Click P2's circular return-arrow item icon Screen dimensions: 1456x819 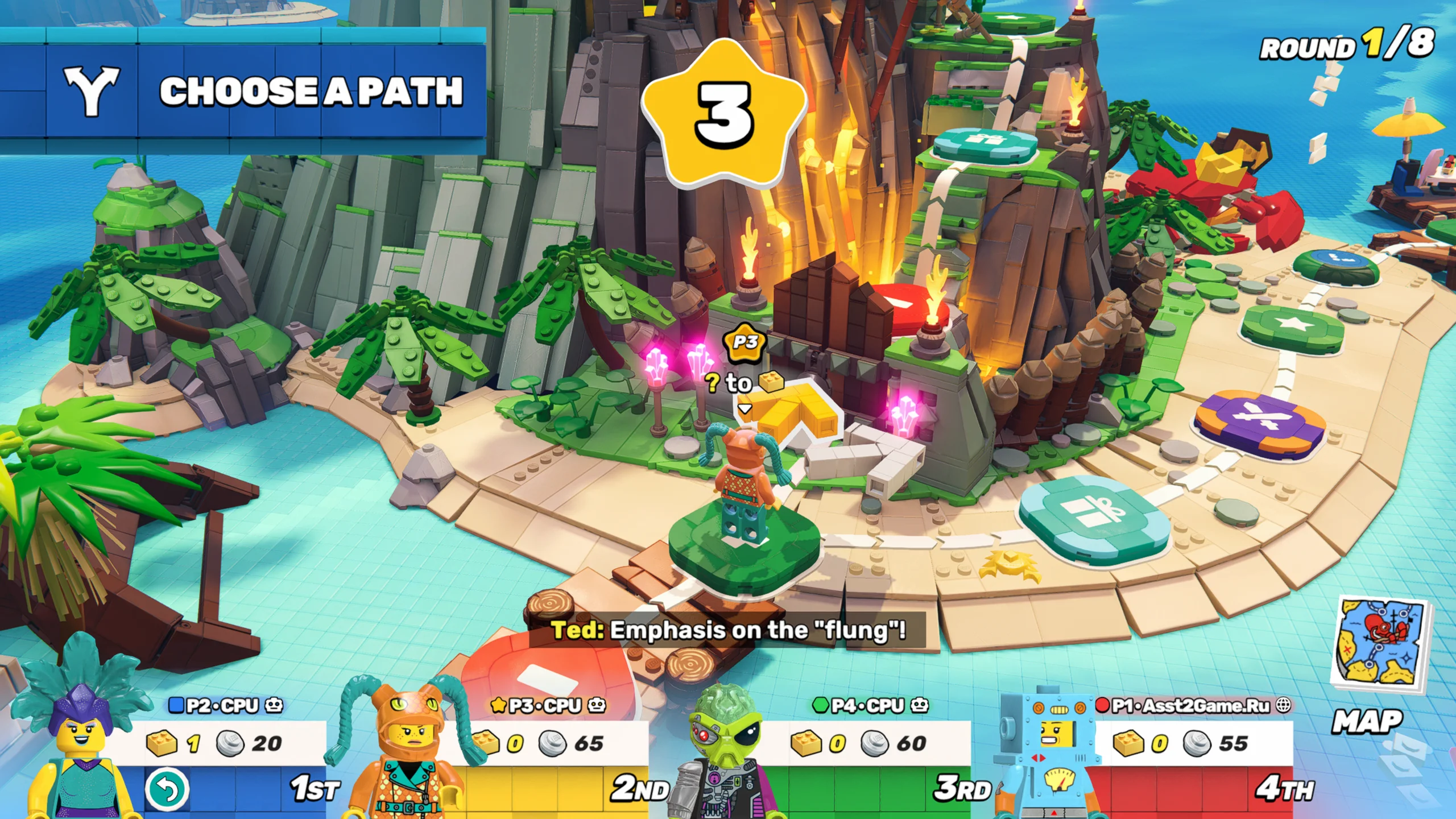coord(166,789)
